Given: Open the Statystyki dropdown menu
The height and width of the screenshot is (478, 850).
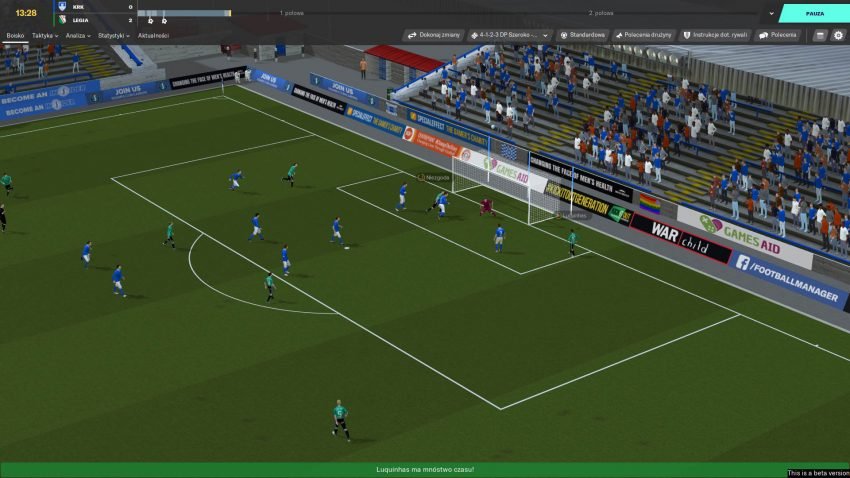Looking at the screenshot, I should 114,35.
